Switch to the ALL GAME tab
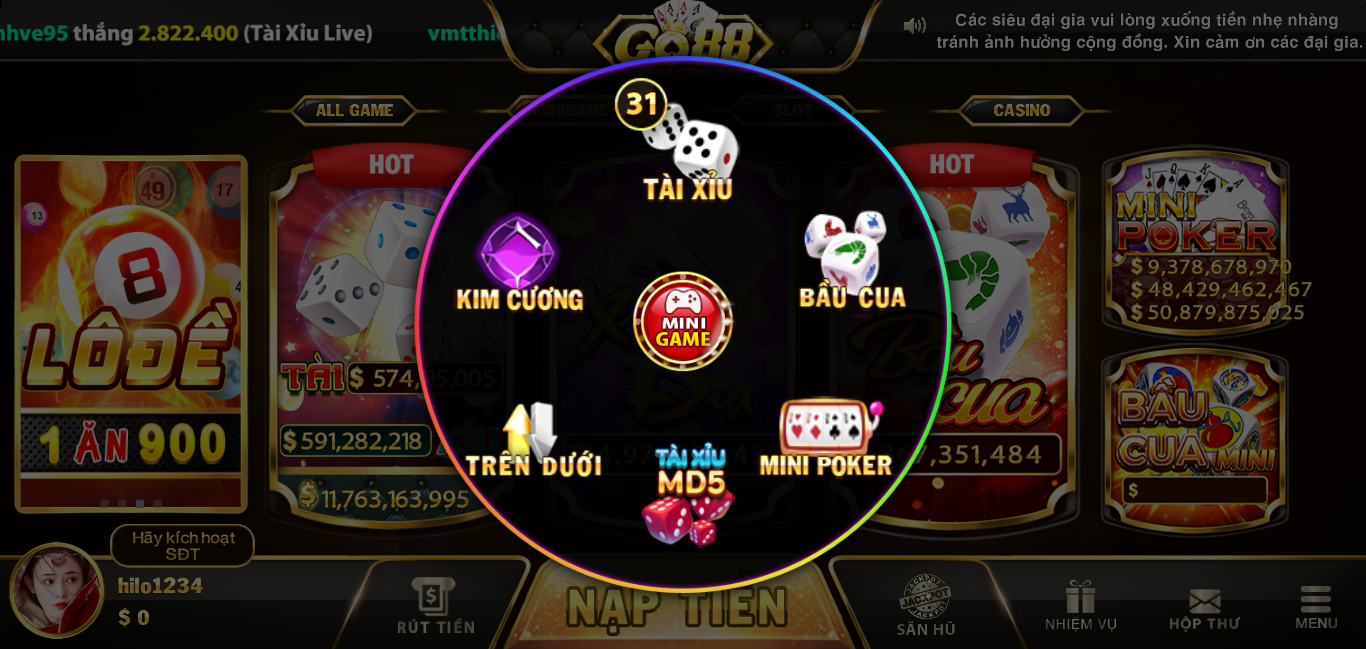This screenshot has height=649, width=1366. click(354, 110)
